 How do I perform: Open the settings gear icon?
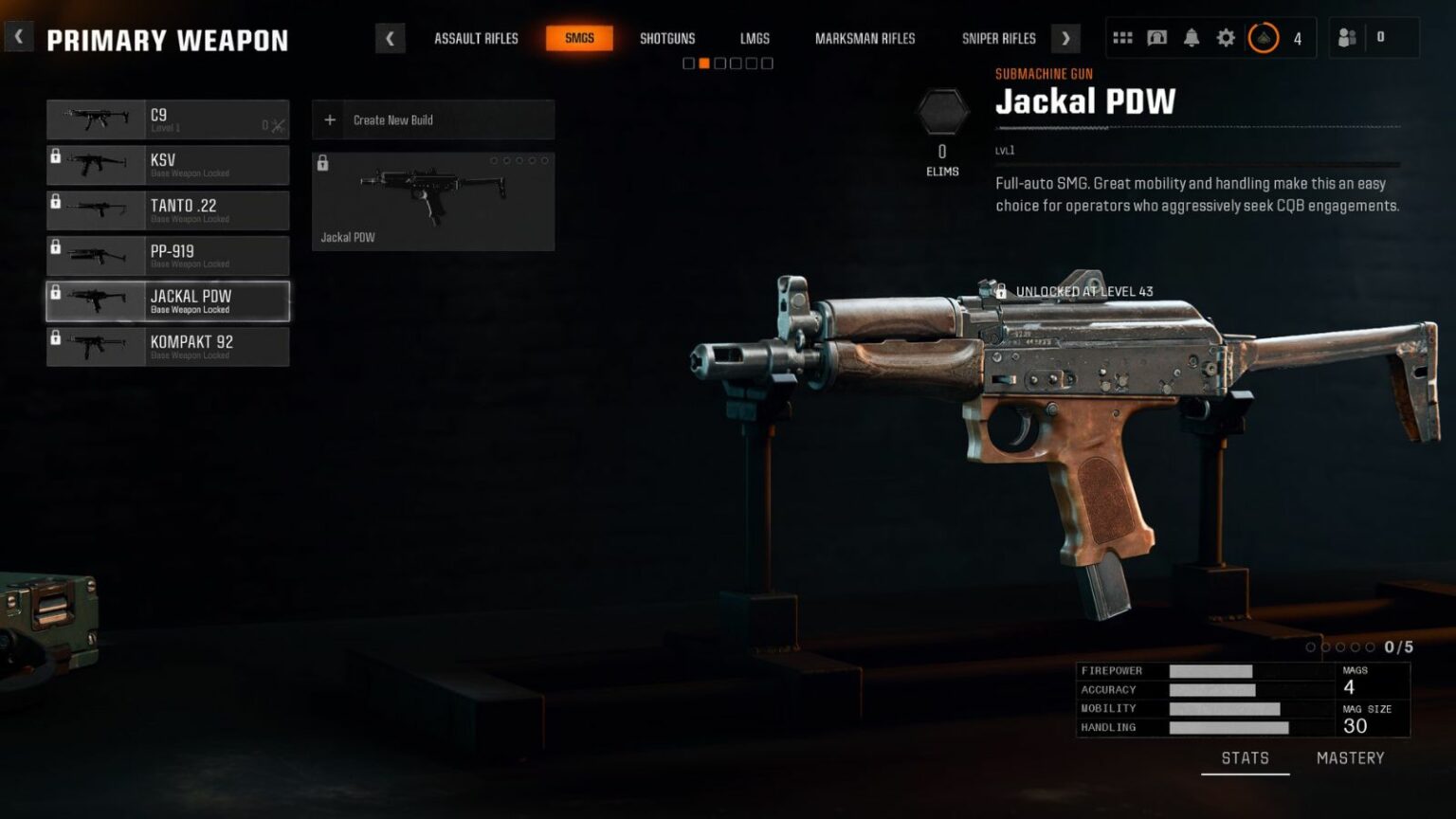tap(1226, 37)
